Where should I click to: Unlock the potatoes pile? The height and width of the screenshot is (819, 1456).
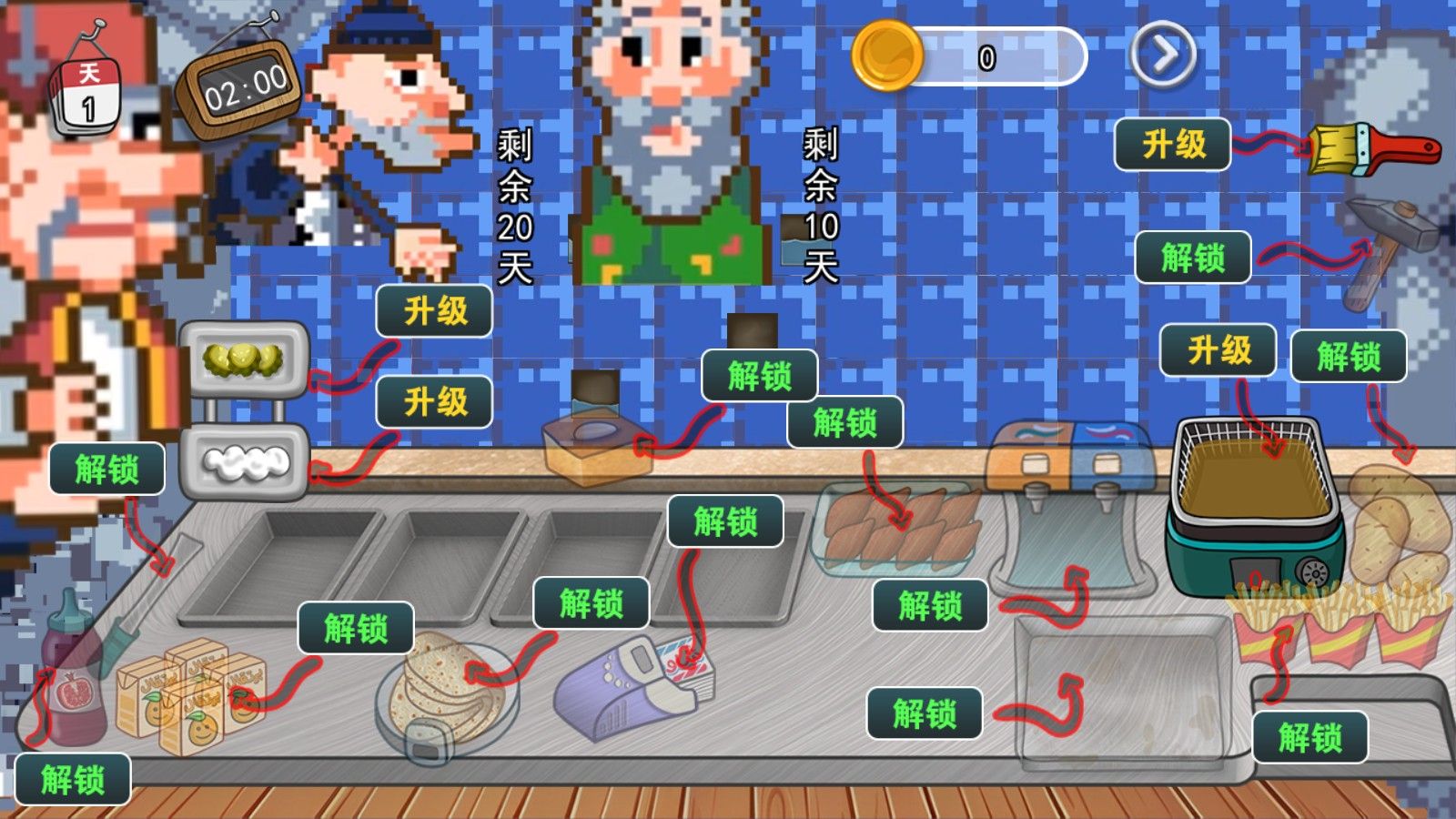click(x=1349, y=356)
